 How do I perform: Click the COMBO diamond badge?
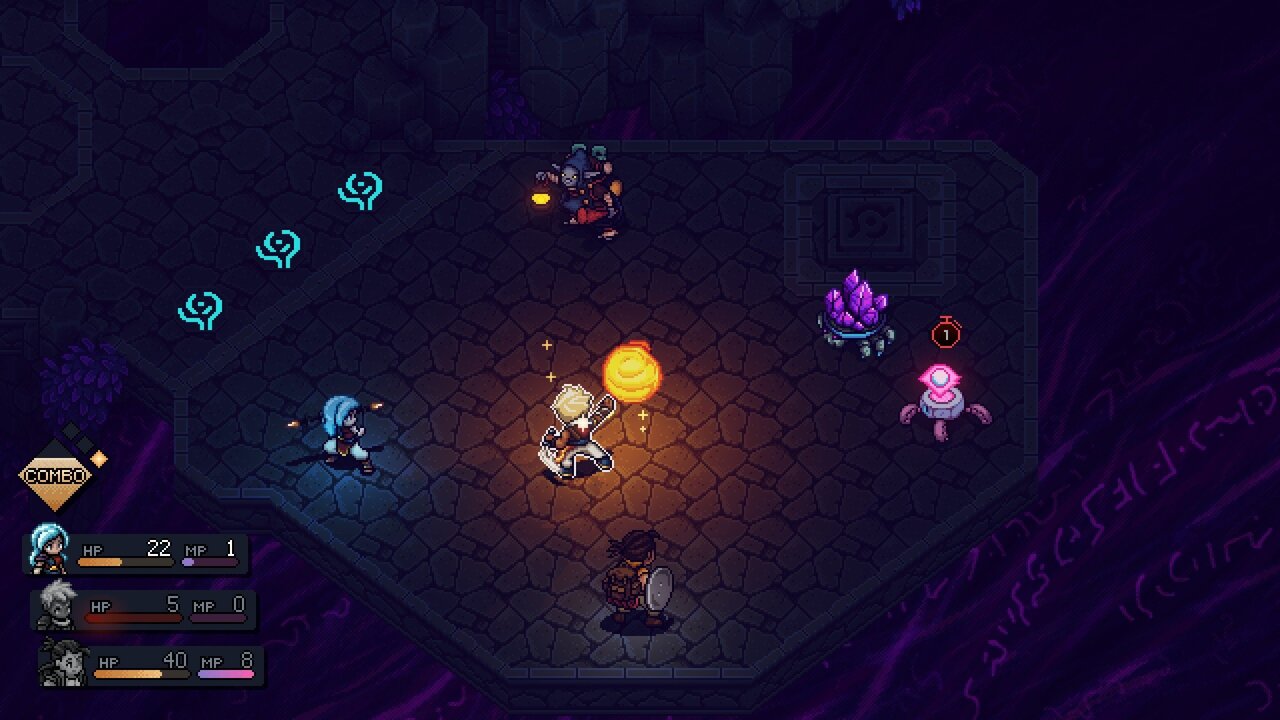pos(55,475)
